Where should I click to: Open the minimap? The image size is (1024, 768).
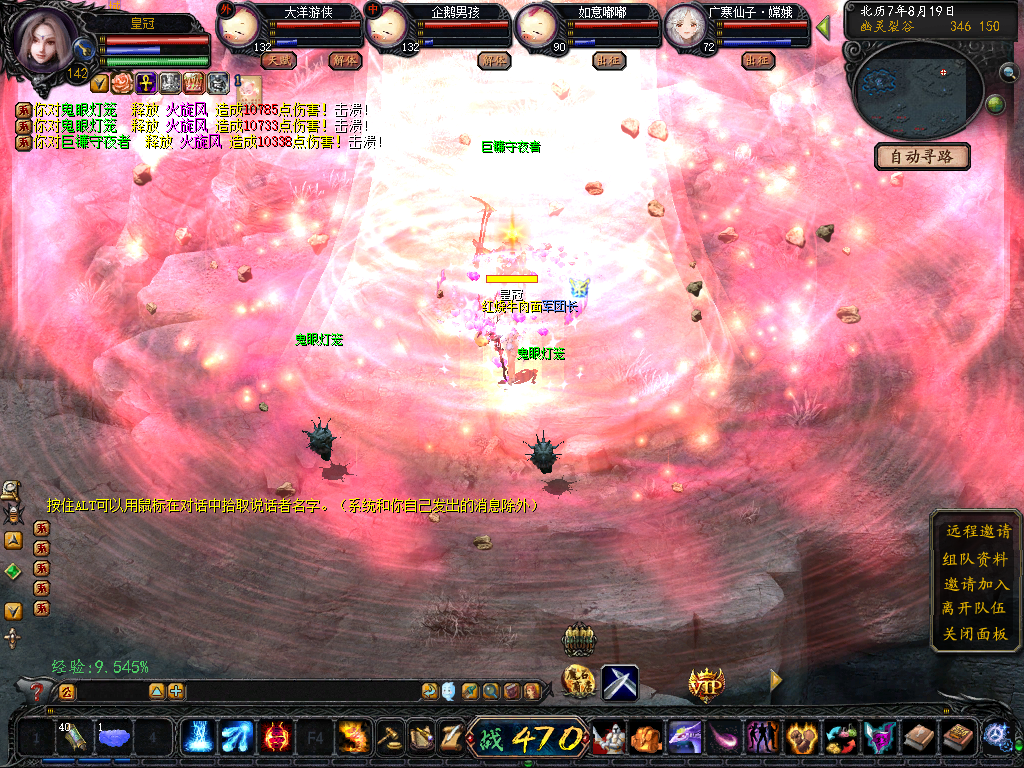(x=916, y=86)
